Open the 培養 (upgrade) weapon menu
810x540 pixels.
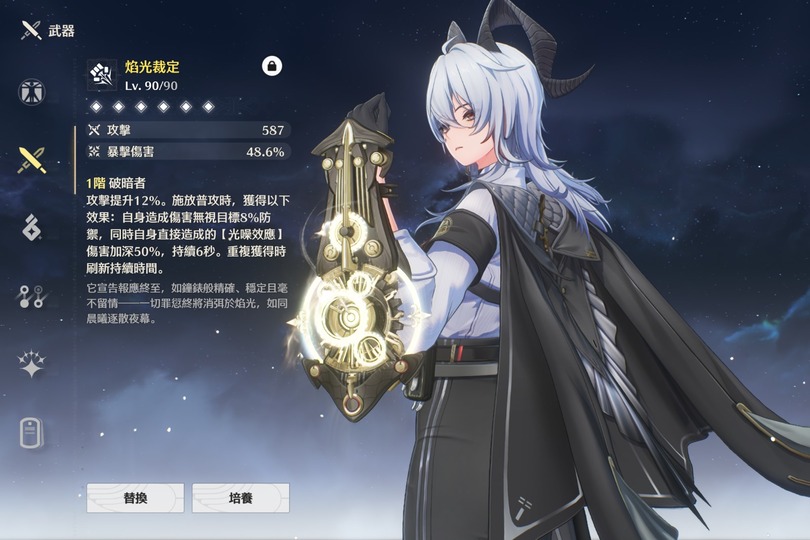[240, 497]
